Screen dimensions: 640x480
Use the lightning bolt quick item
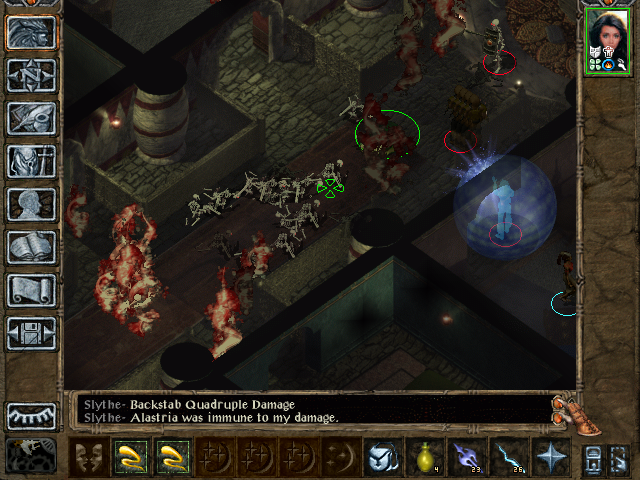(508, 457)
